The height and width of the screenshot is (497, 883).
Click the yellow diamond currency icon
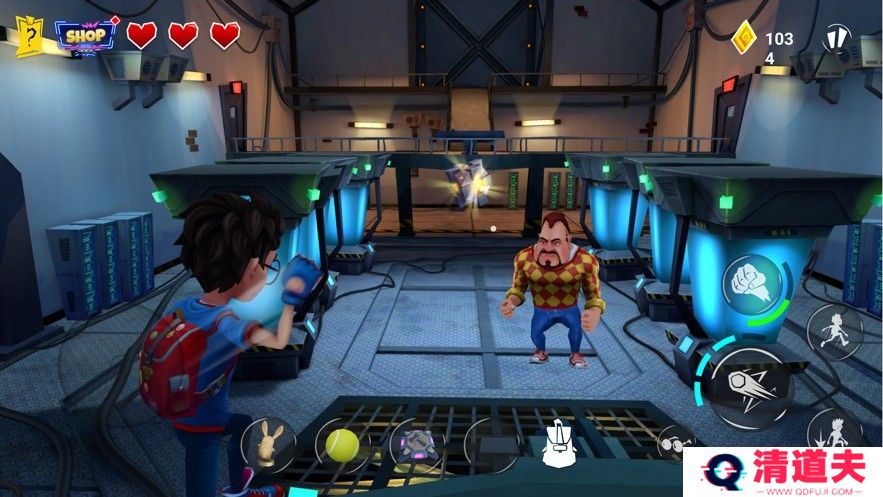743,38
